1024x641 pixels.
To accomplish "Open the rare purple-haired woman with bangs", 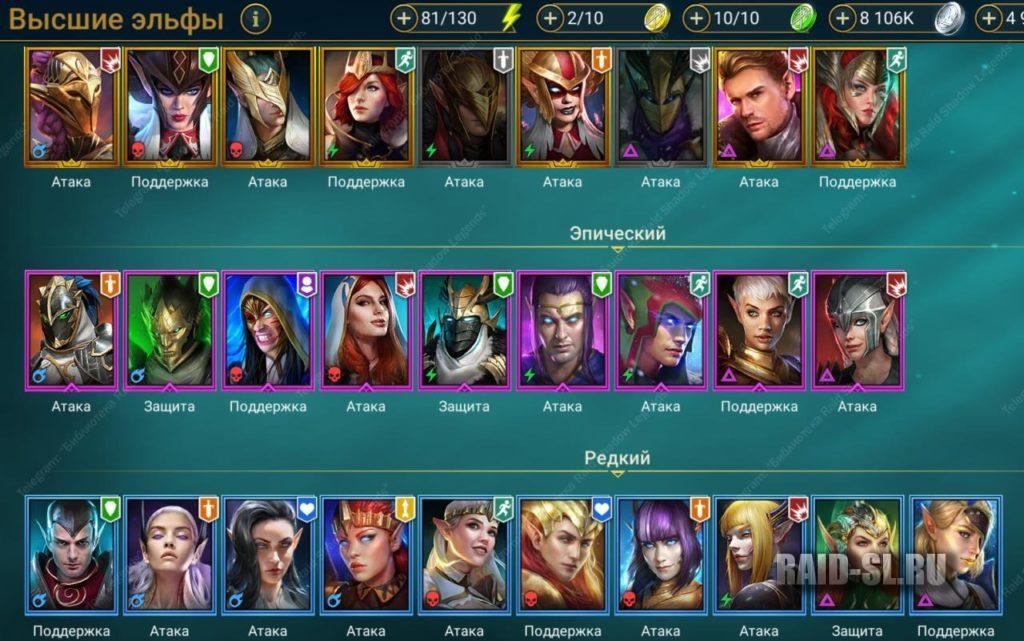I will click(x=660, y=555).
